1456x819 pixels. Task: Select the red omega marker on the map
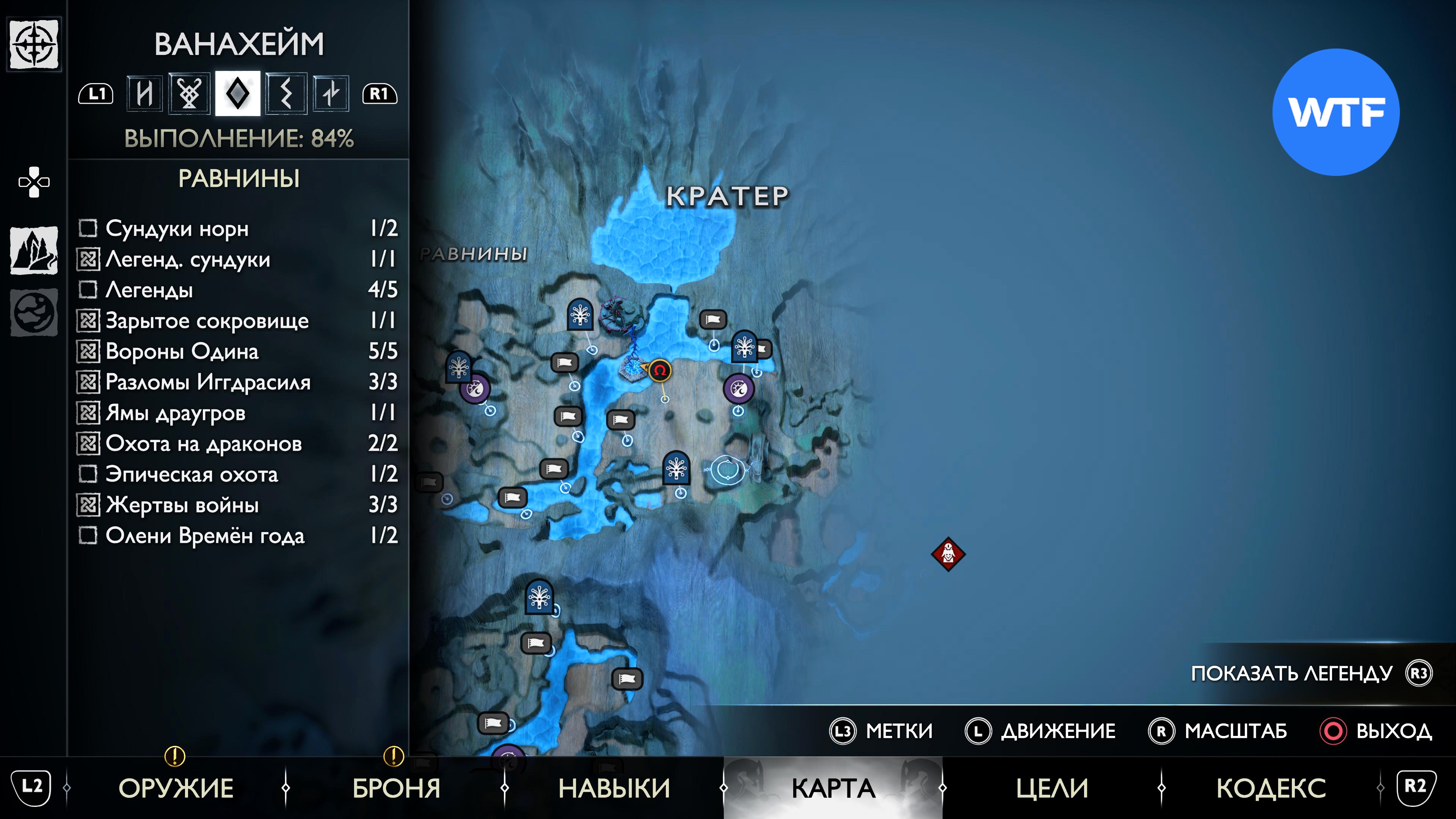(x=660, y=371)
